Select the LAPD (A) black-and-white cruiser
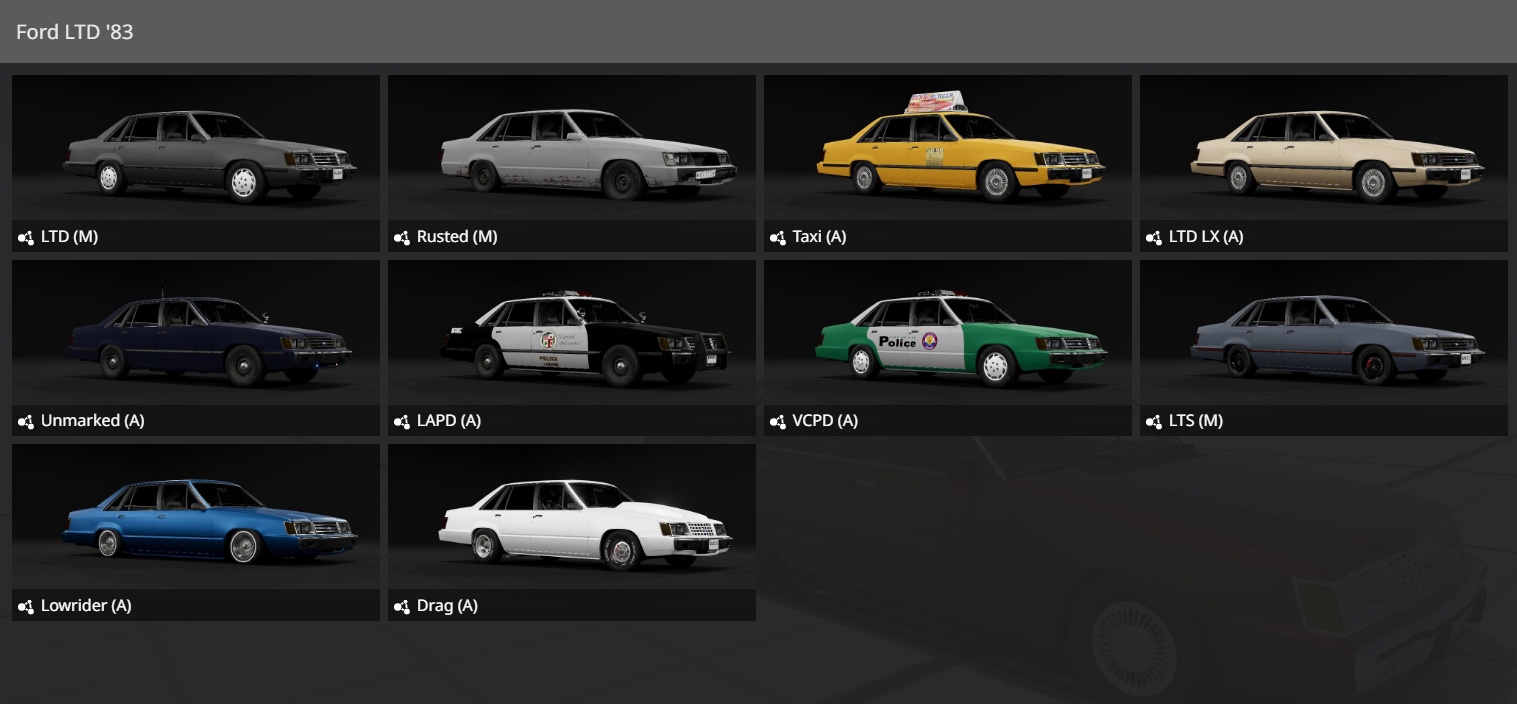 [x=572, y=347]
